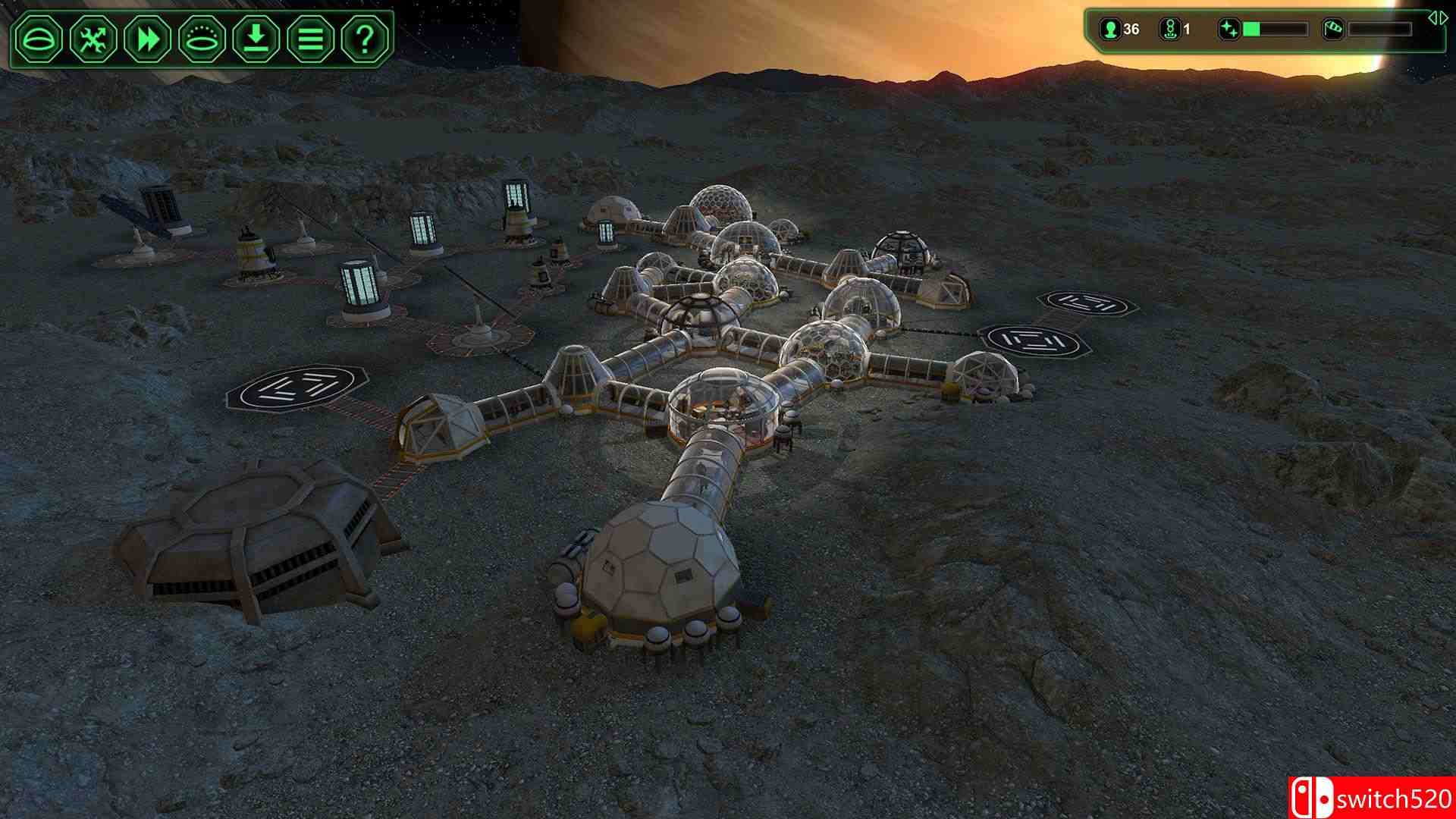Open the landing pad with dotted arc menu
This screenshot has width=1456, height=819.
point(202,39)
